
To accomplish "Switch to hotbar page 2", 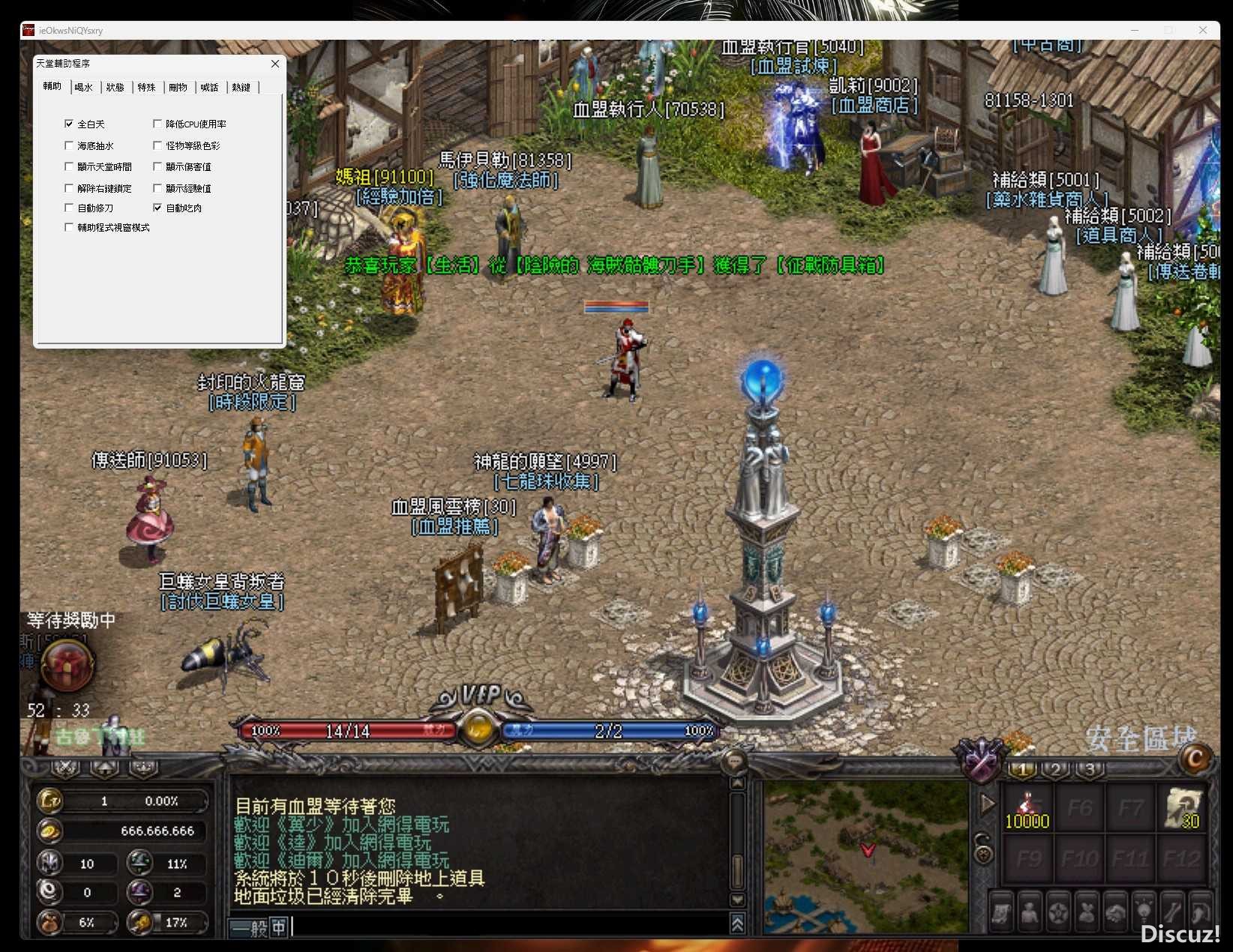I will coord(1055,769).
